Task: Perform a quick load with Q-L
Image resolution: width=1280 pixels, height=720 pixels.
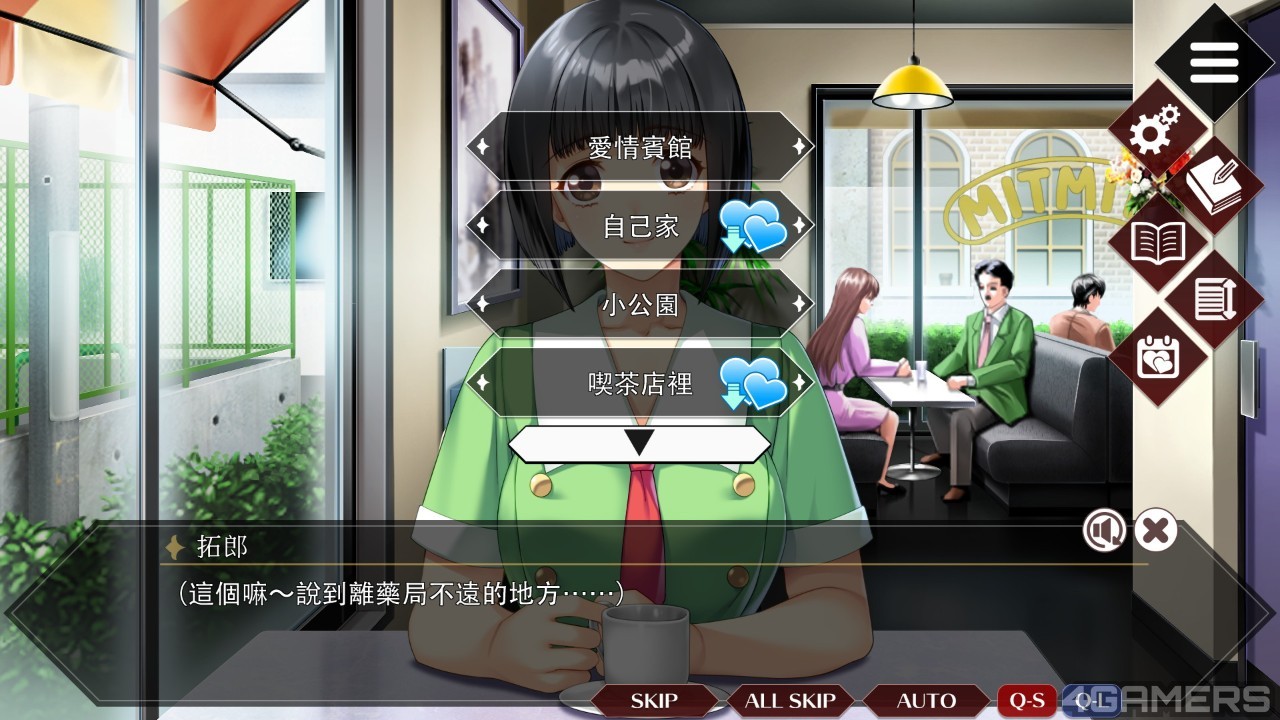Action: (x=1092, y=699)
